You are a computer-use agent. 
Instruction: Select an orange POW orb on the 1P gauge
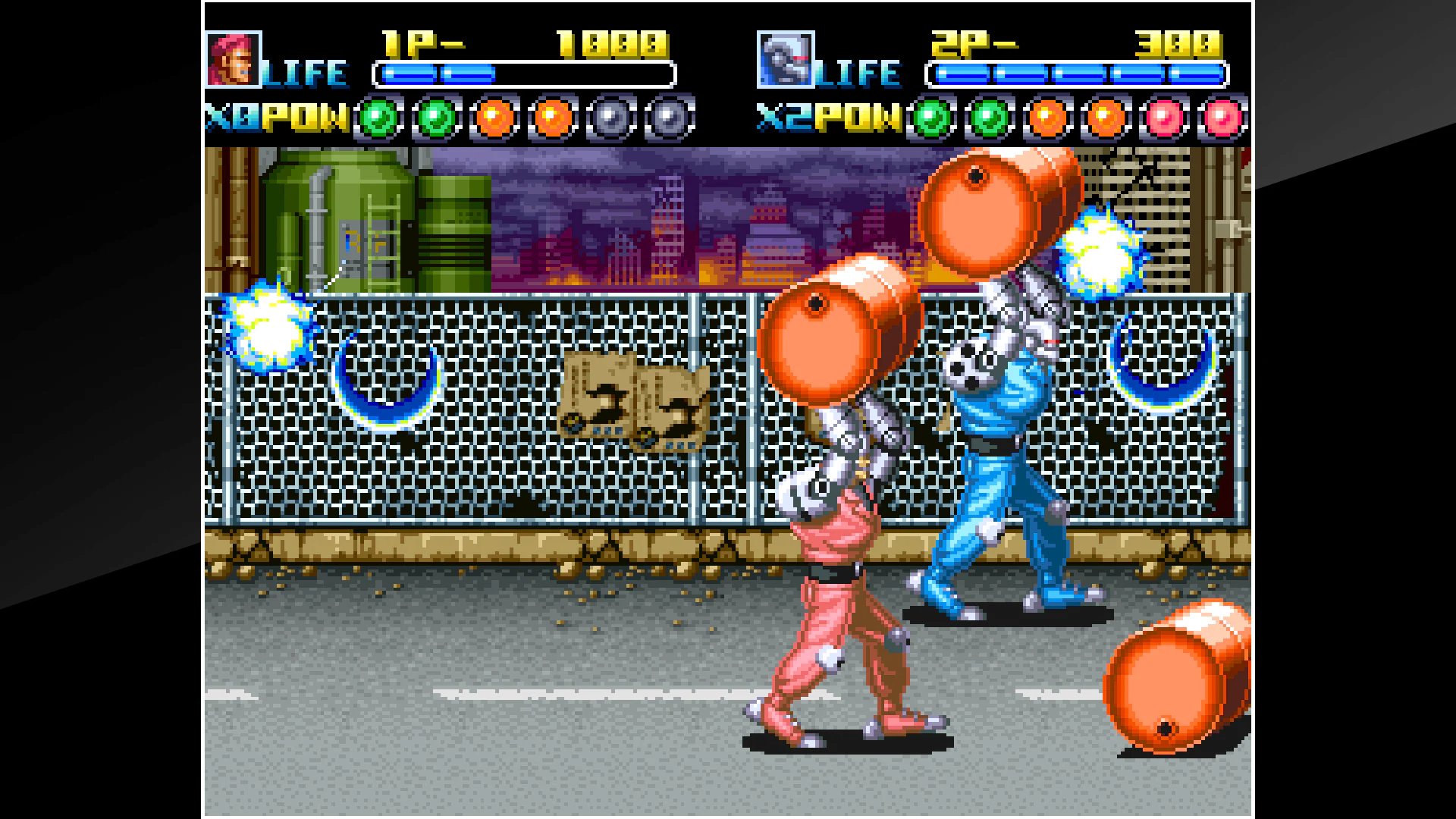494,118
